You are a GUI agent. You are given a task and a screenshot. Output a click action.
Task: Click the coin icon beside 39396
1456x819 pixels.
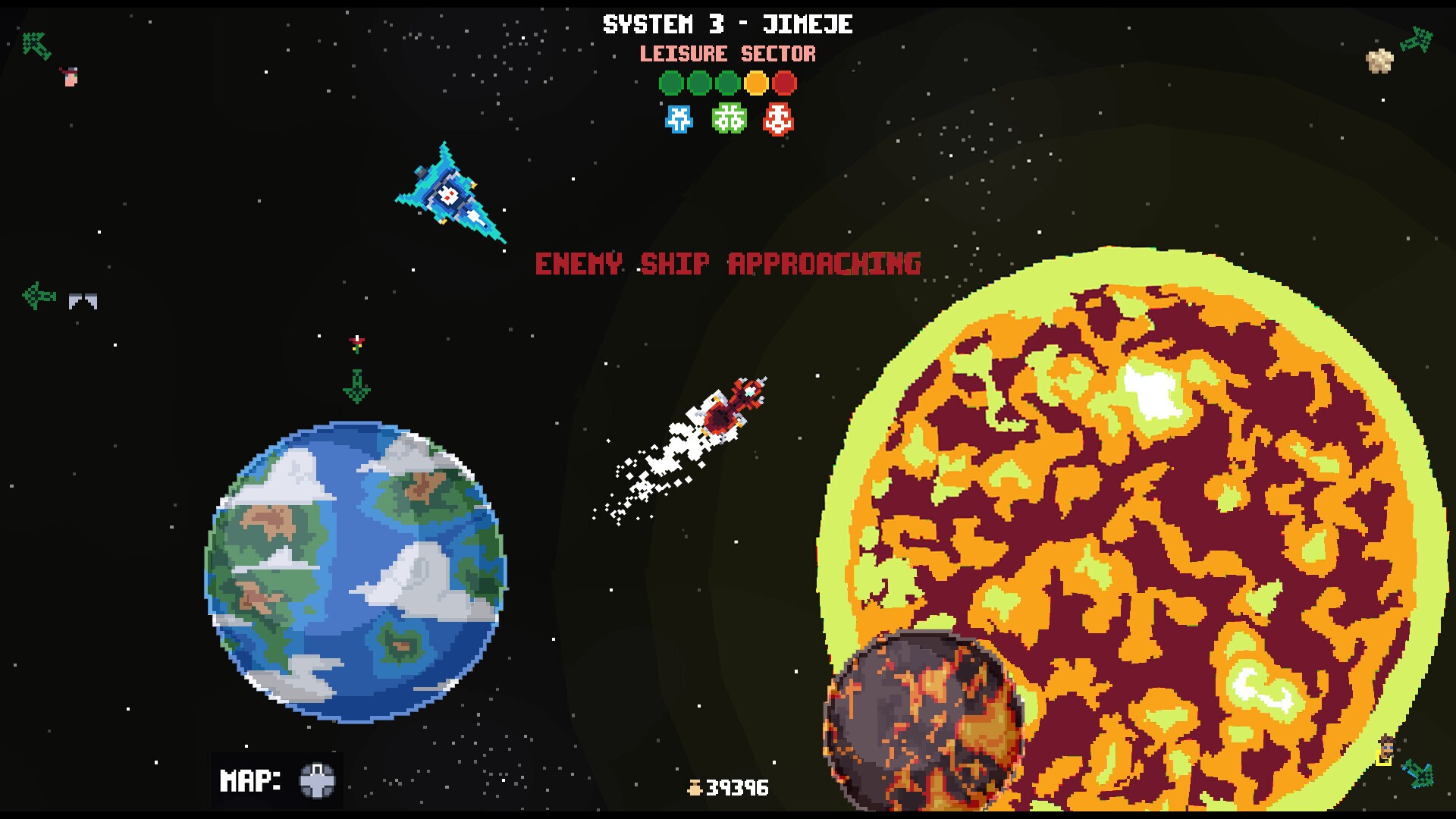click(x=695, y=789)
